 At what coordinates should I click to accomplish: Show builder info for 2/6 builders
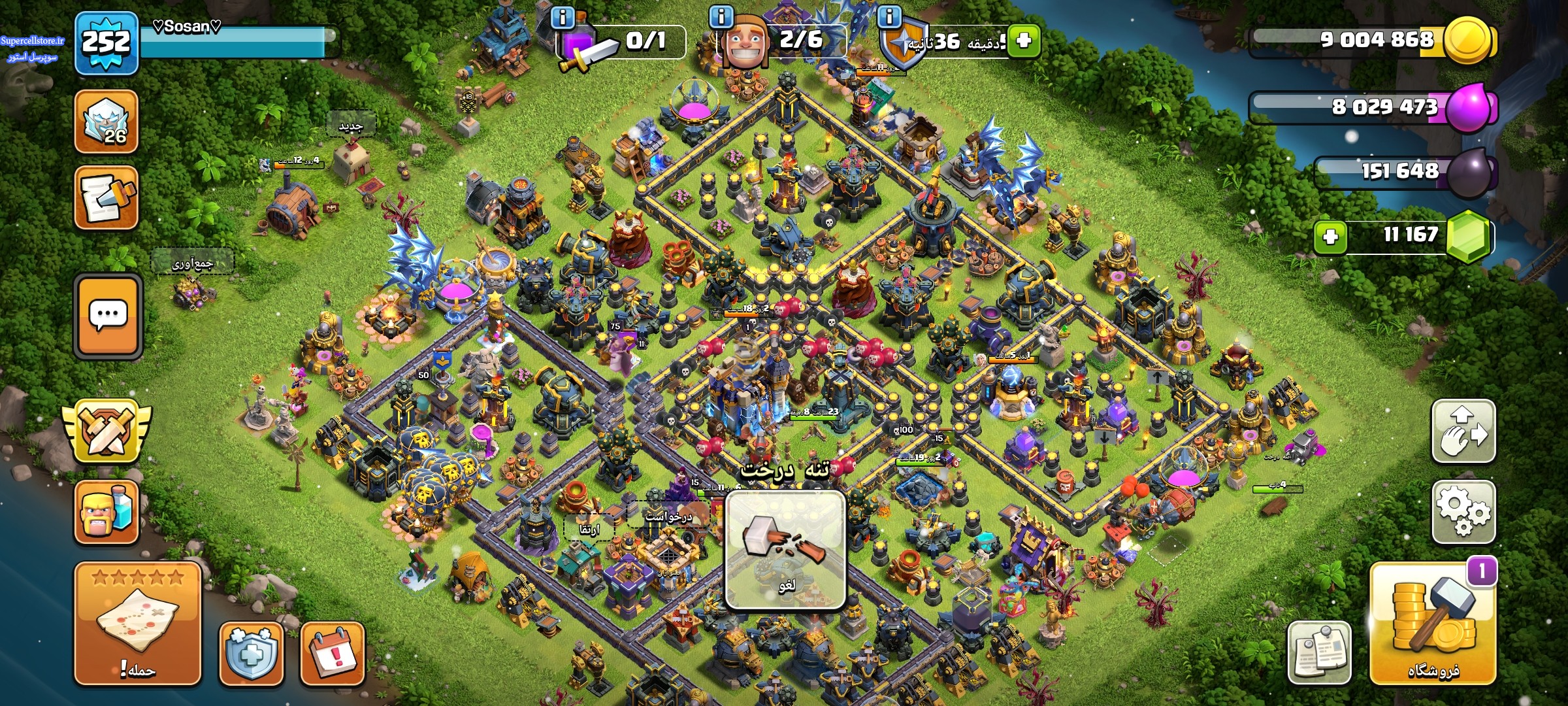click(721, 17)
